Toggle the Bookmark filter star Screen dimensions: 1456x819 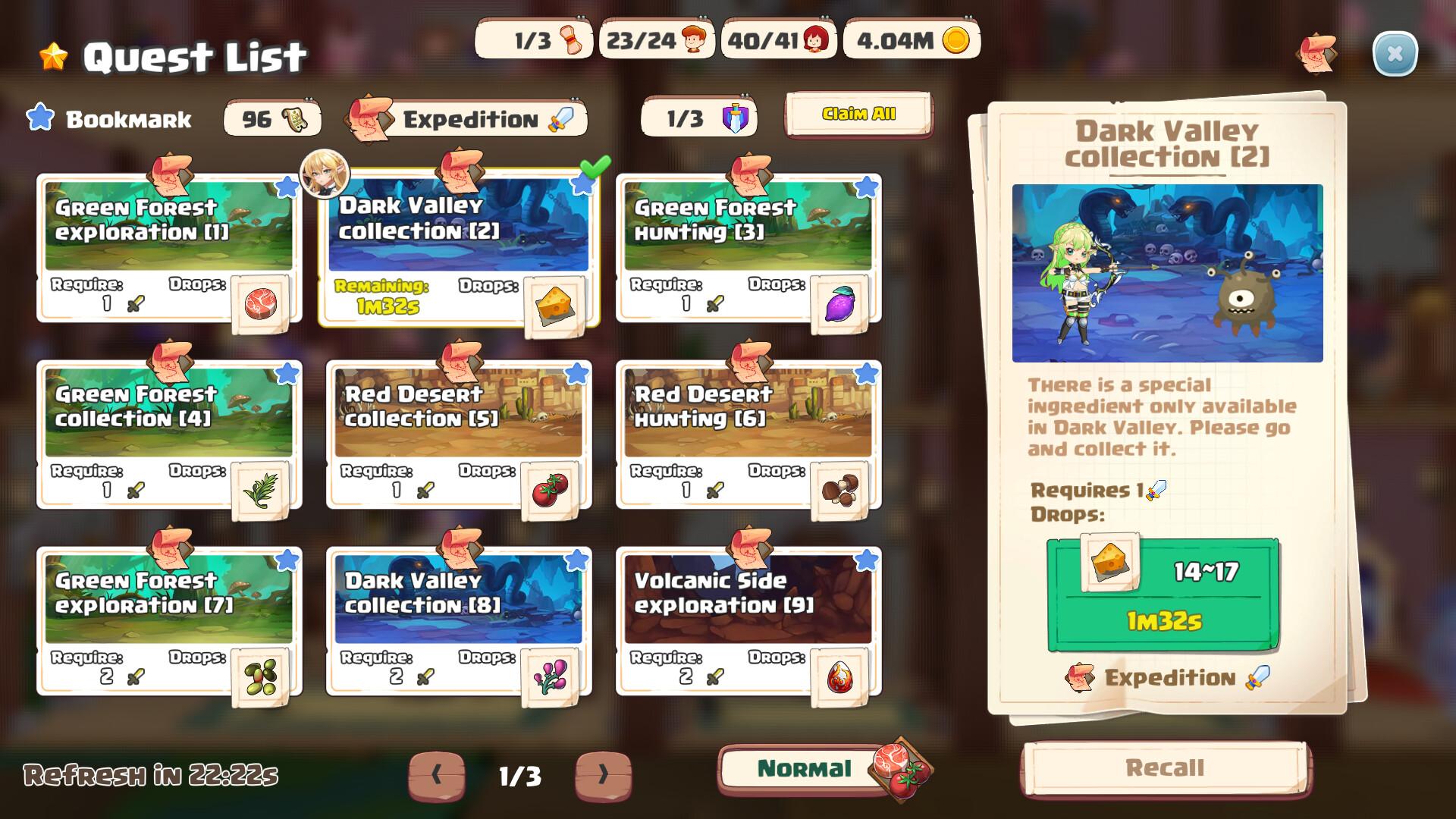coord(39,116)
